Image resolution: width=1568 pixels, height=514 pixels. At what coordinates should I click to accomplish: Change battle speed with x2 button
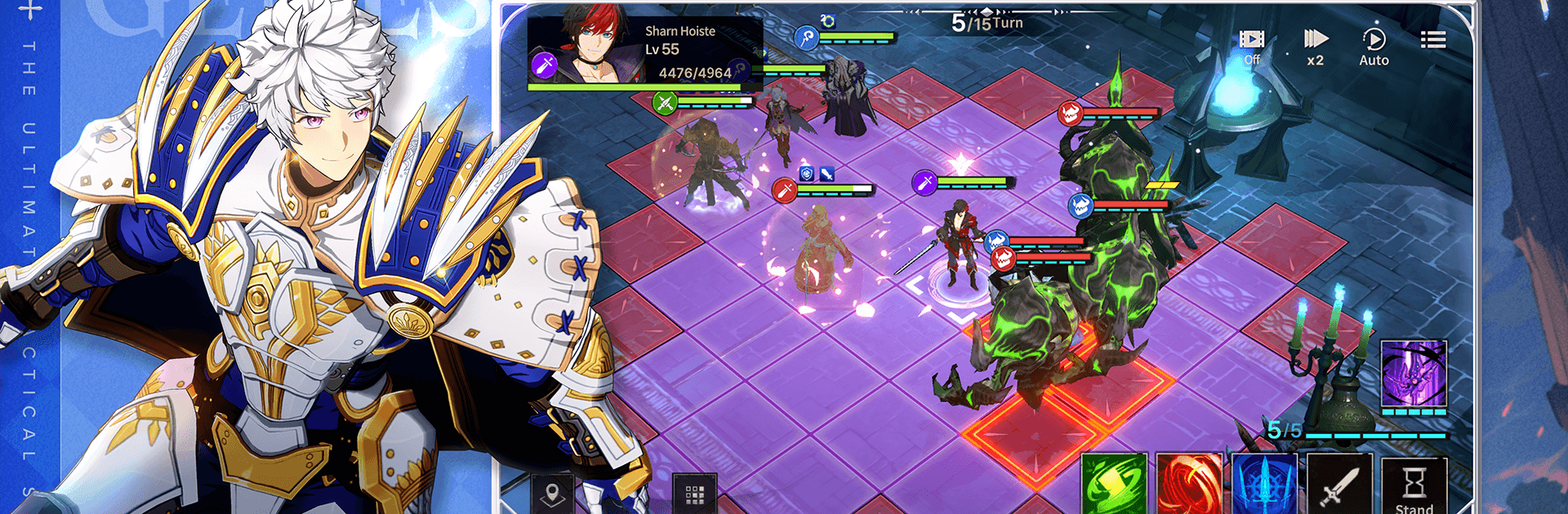1315,46
